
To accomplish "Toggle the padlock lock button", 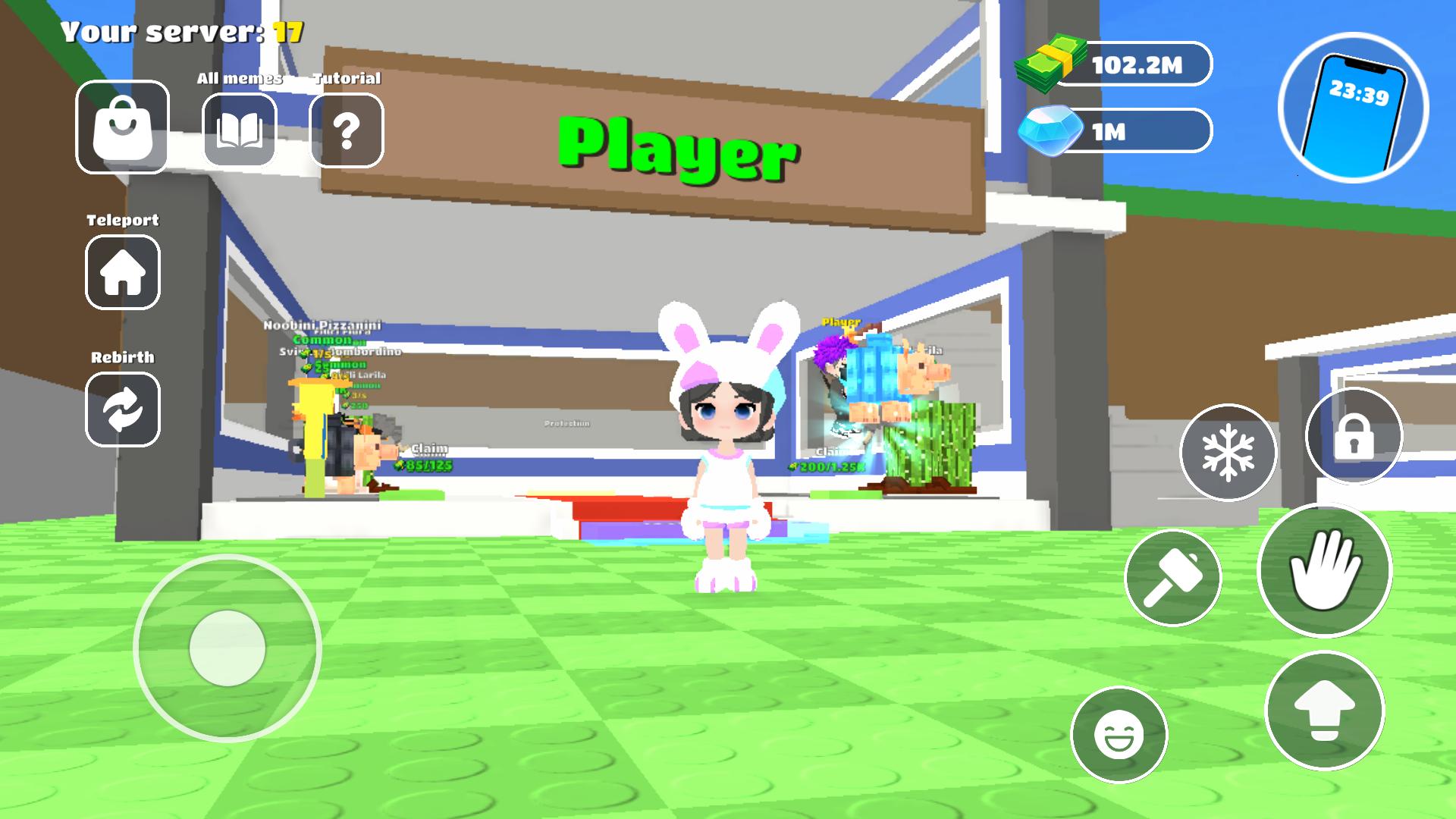I will [1354, 436].
